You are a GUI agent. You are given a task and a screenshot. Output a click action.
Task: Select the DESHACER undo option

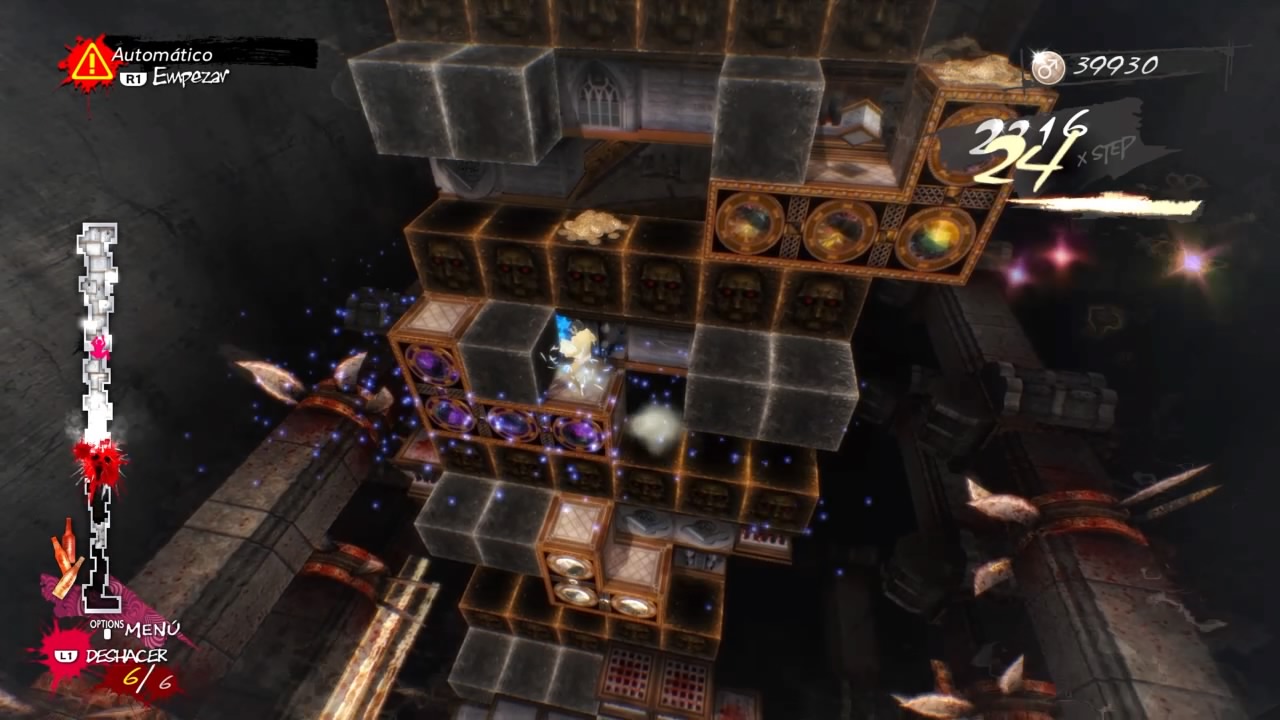pos(125,656)
